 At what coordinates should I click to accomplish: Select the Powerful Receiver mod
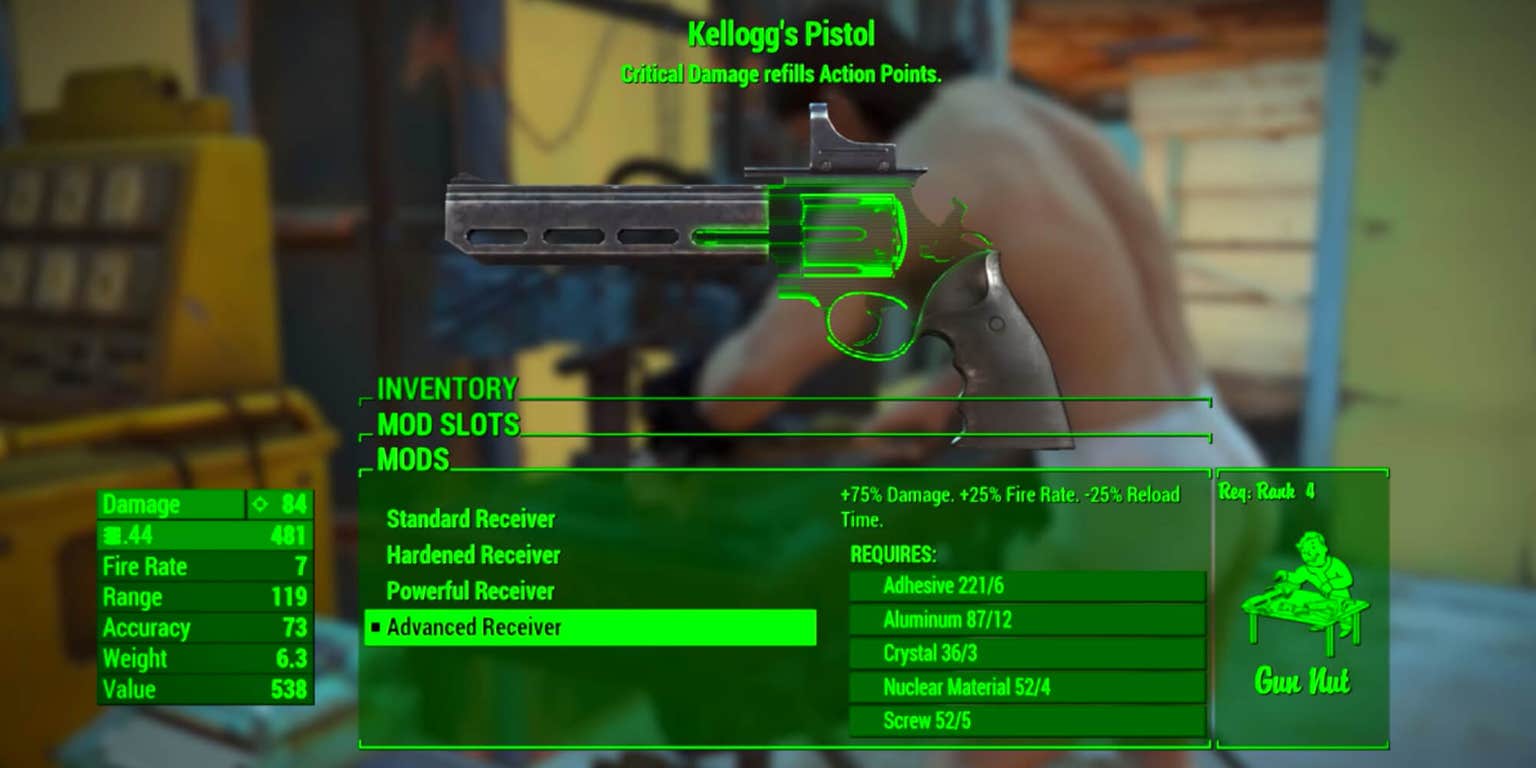468,591
